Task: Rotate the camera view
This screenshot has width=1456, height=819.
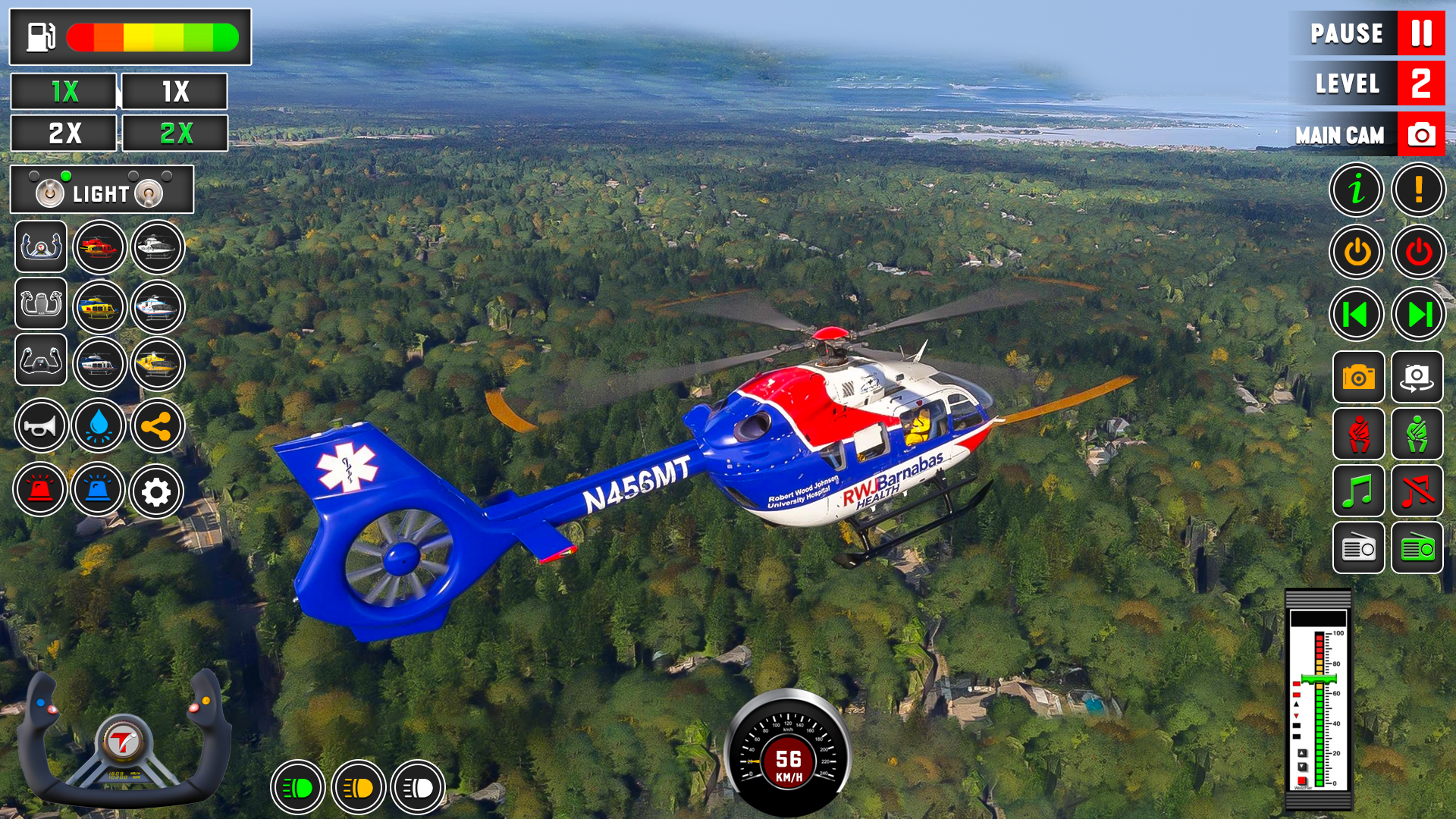Action: tap(1418, 377)
